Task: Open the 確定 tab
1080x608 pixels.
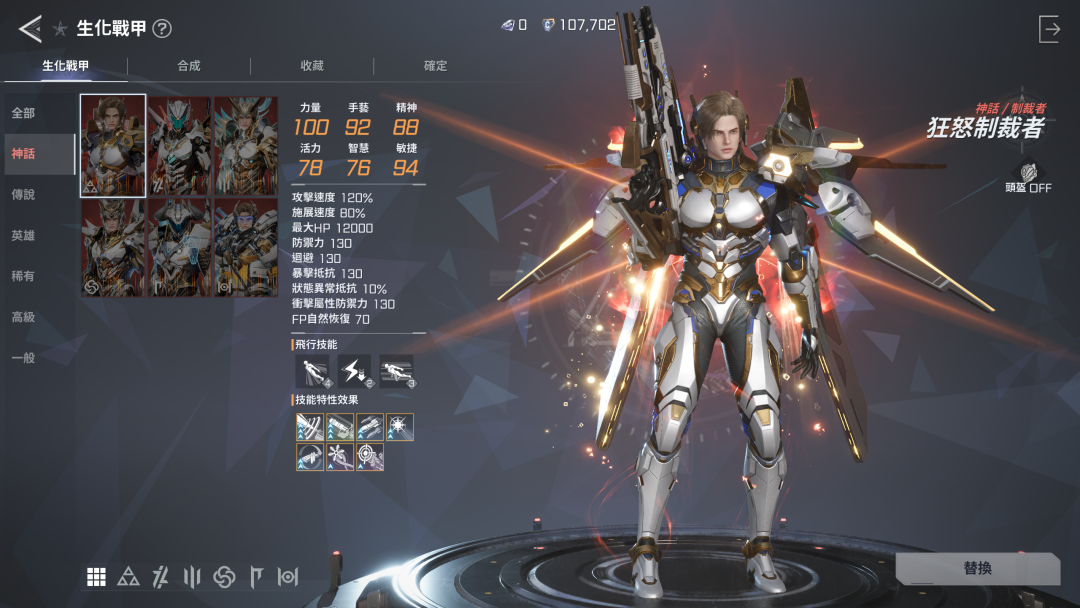Action: coord(436,66)
